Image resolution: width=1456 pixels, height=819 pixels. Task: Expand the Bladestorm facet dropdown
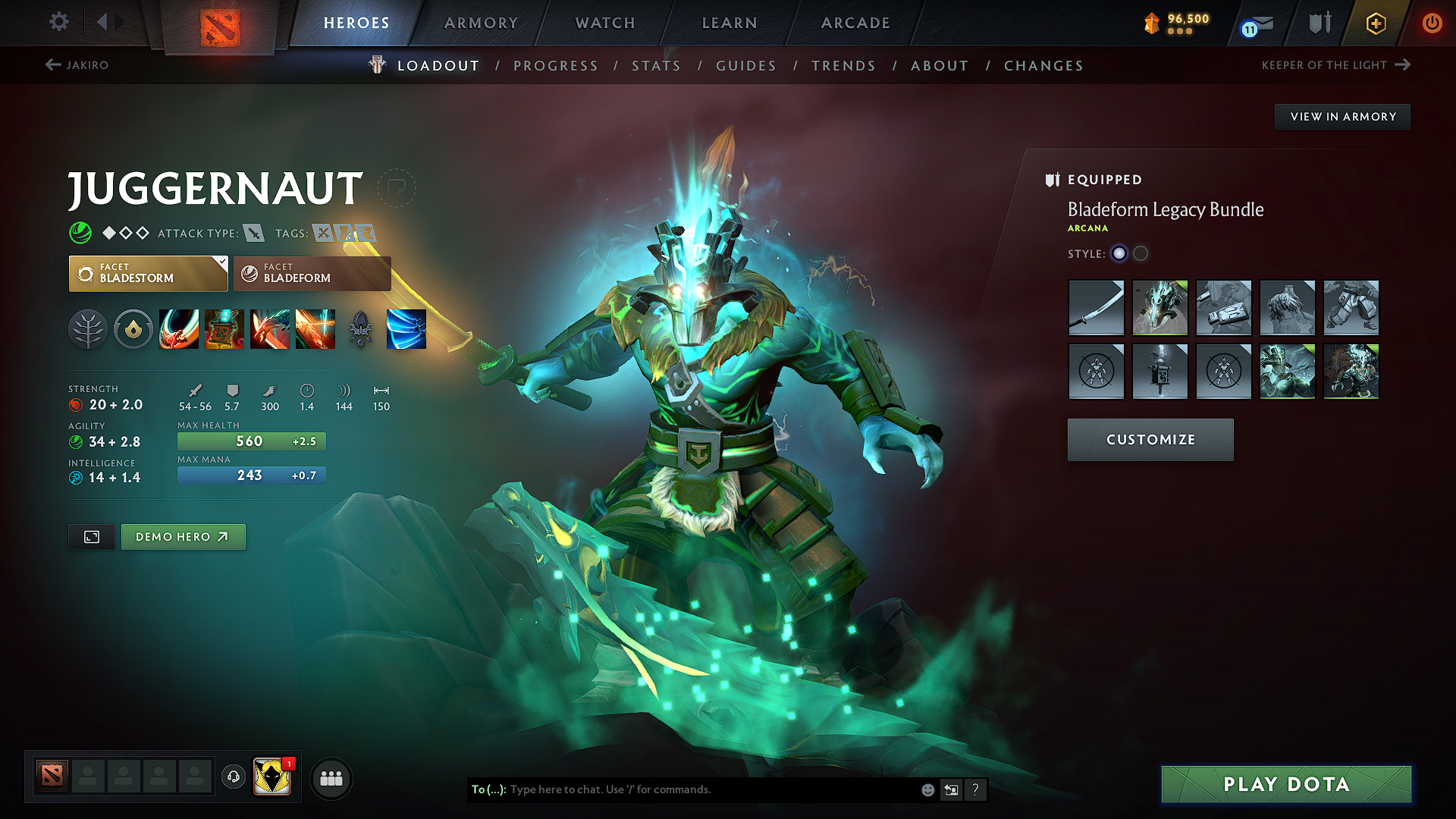(221, 264)
